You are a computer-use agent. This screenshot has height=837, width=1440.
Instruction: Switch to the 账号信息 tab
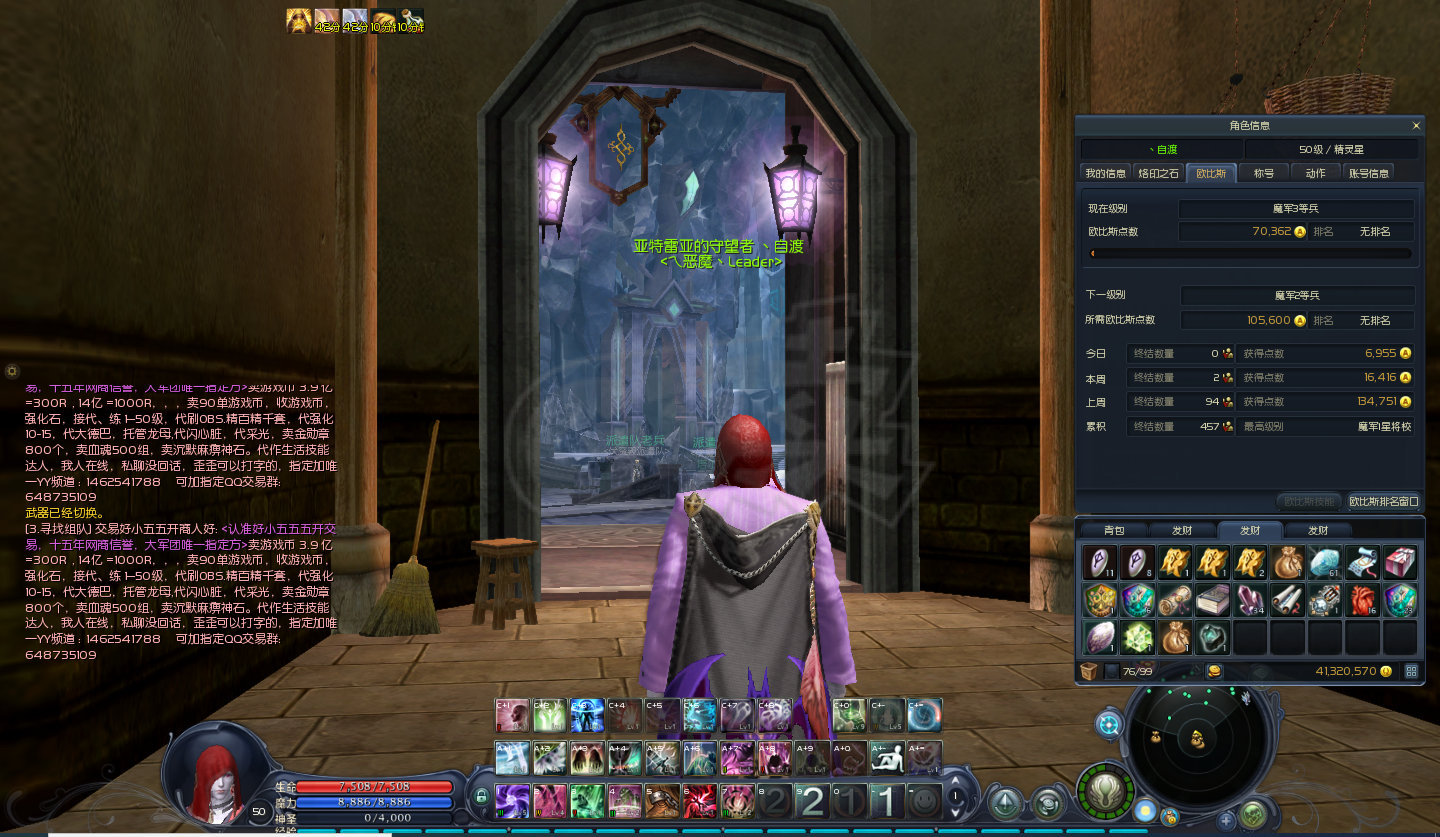[x=1368, y=173]
